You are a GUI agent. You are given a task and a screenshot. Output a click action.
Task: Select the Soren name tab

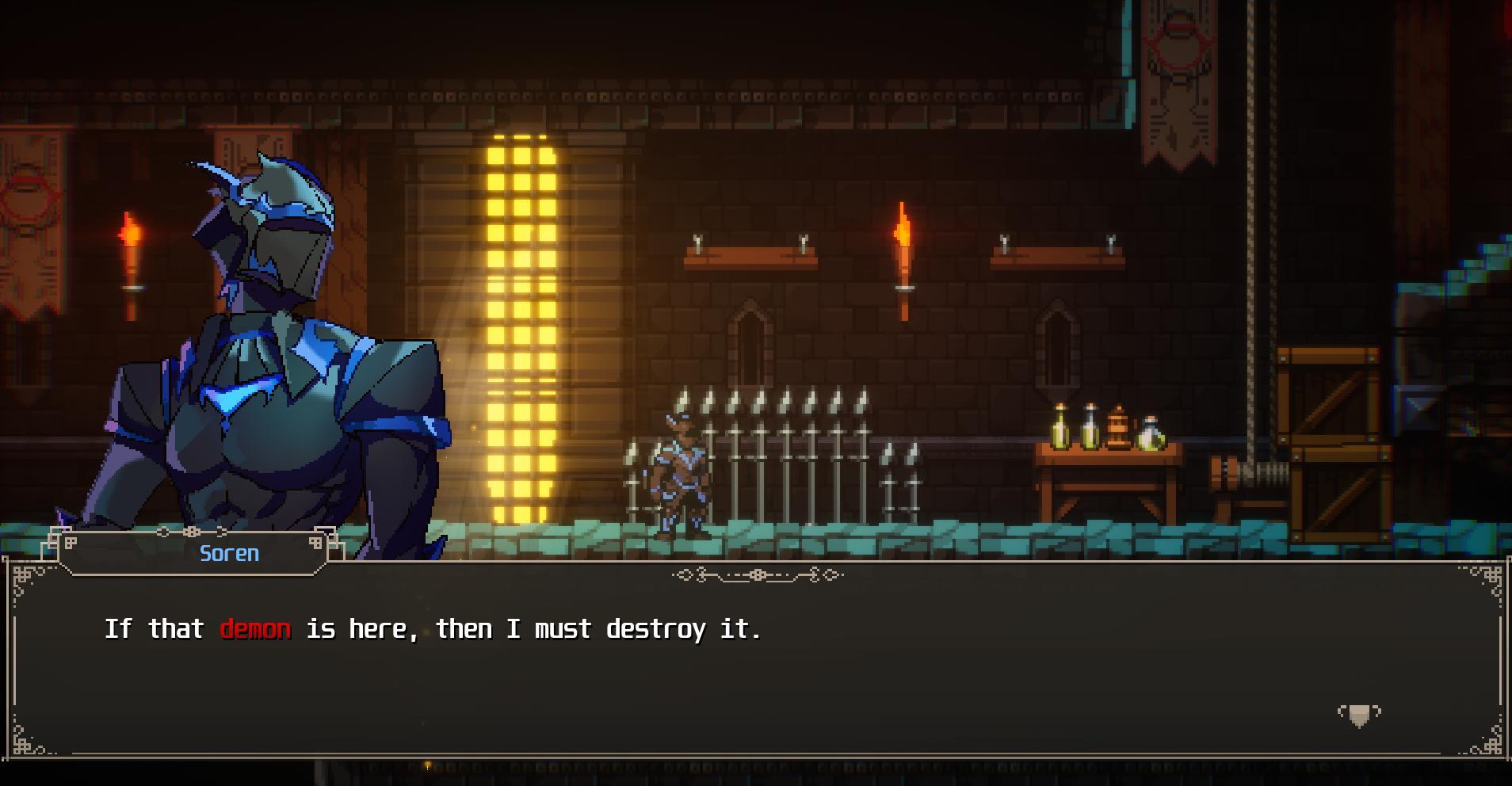point(228,555)
